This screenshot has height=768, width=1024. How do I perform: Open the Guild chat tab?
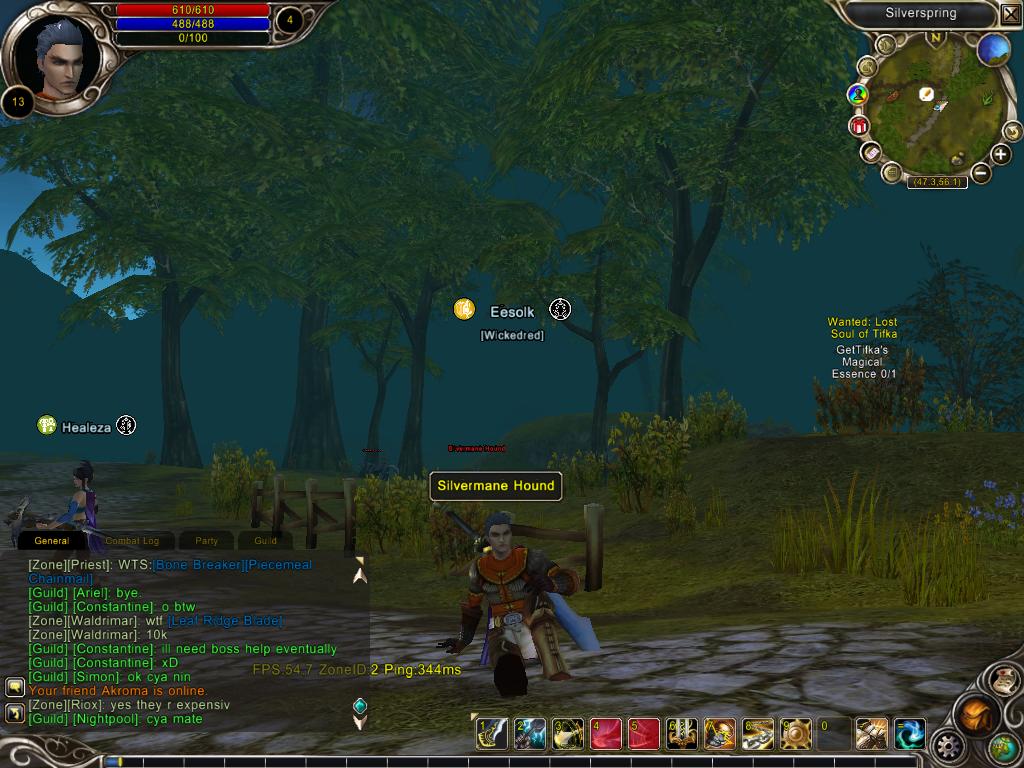pyautogui.click(x=265, y=541)
